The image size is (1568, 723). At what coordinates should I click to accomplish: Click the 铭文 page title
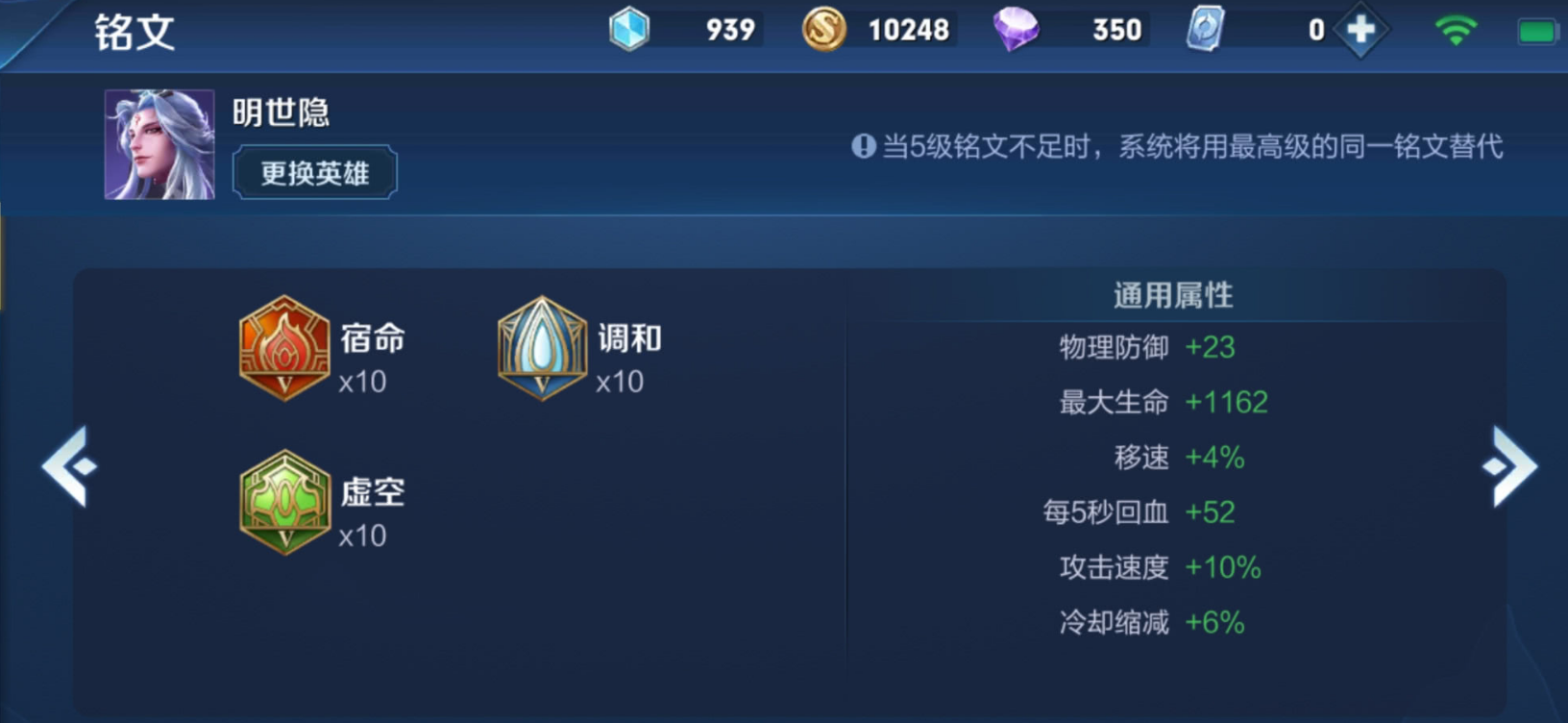coord(133,31)
